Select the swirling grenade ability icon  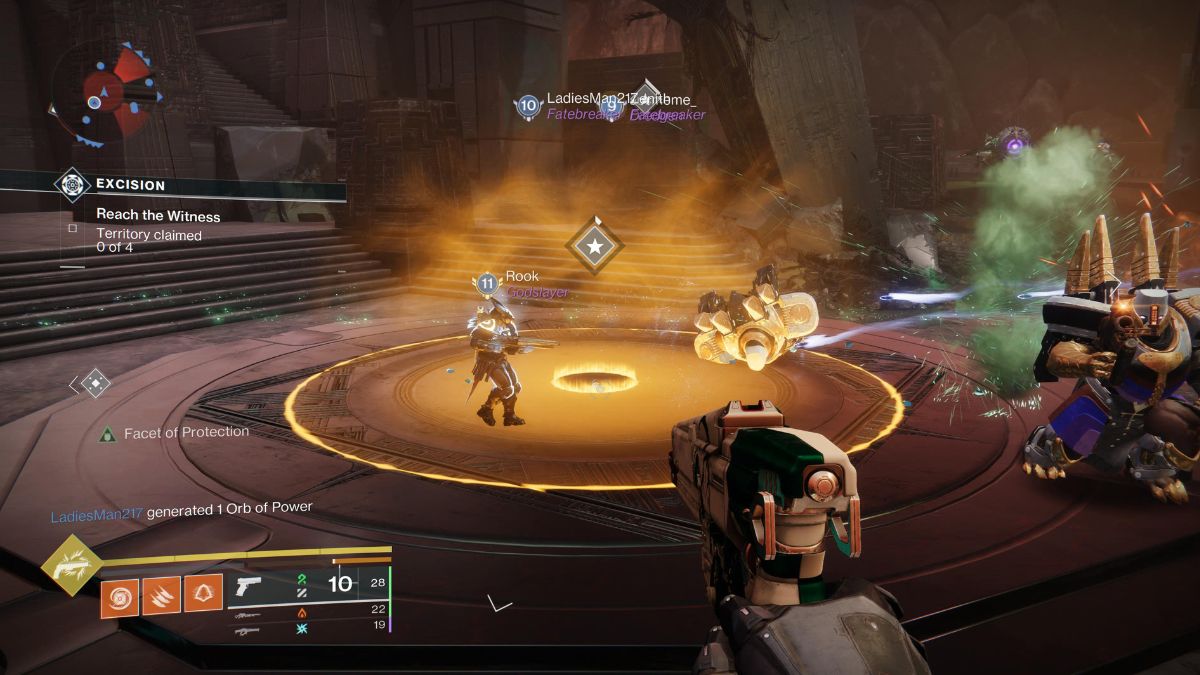tap(119, 597)
